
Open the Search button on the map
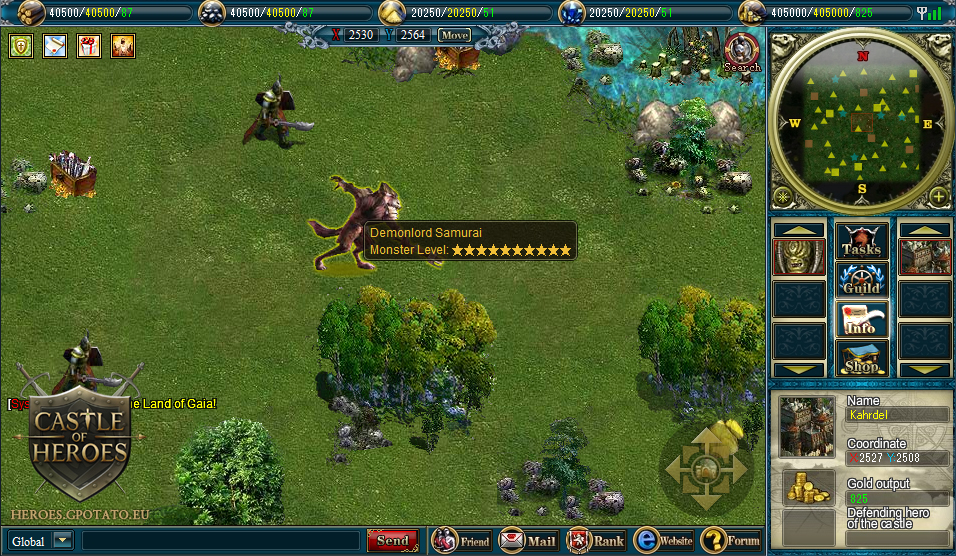click(742, 52)
